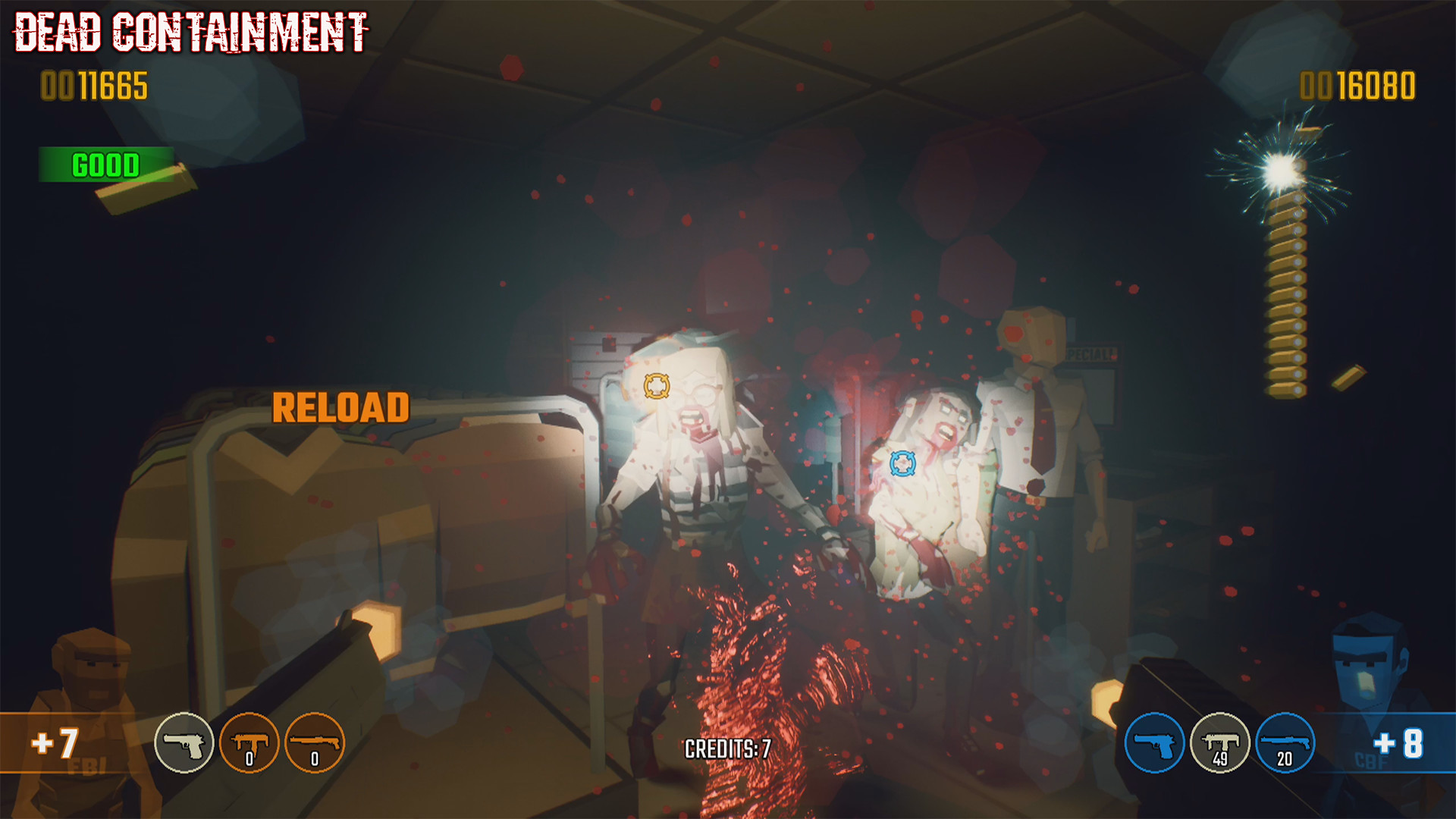Expand Player 2's score counter 16080
Viewport: 1456px width, 819px height.
pos(1356,86)
